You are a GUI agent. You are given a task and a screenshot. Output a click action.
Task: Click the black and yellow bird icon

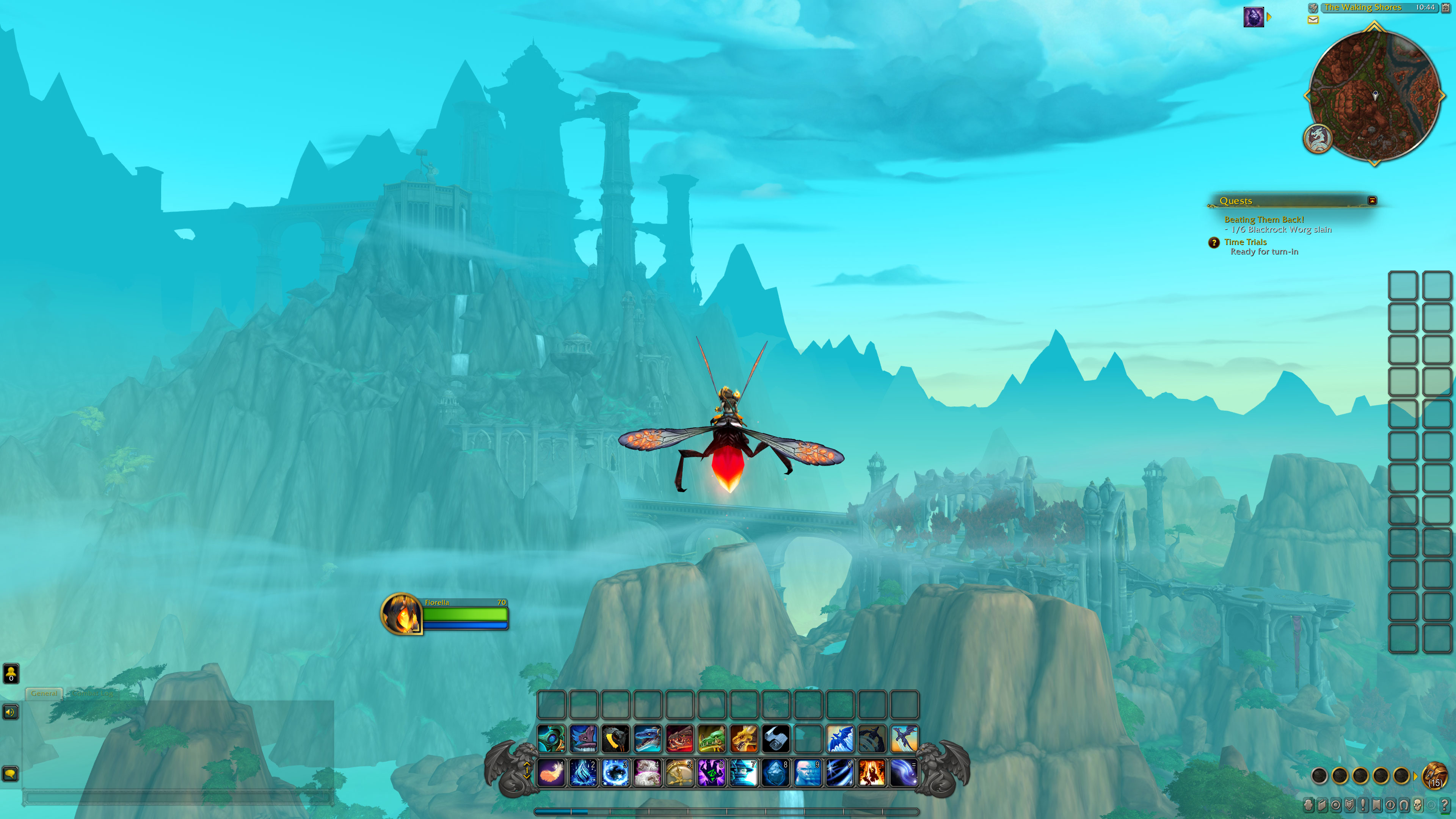coord(615,739)
